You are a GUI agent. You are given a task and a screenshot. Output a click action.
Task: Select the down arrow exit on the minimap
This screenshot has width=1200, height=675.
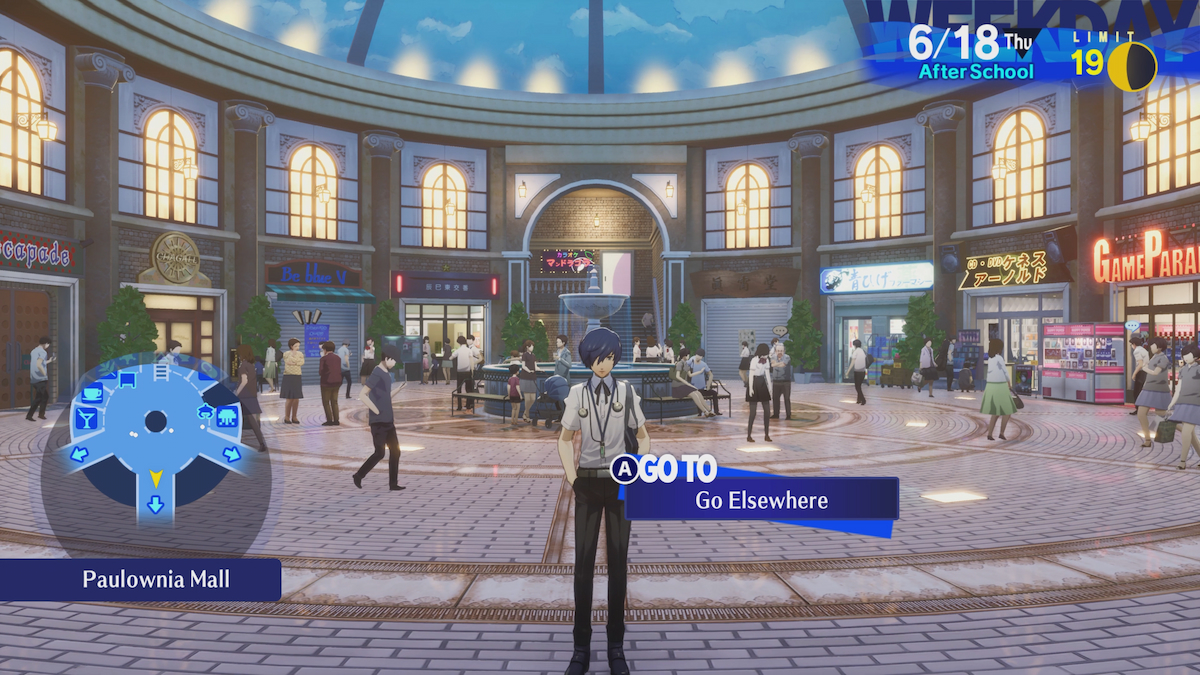pos(155,504)
